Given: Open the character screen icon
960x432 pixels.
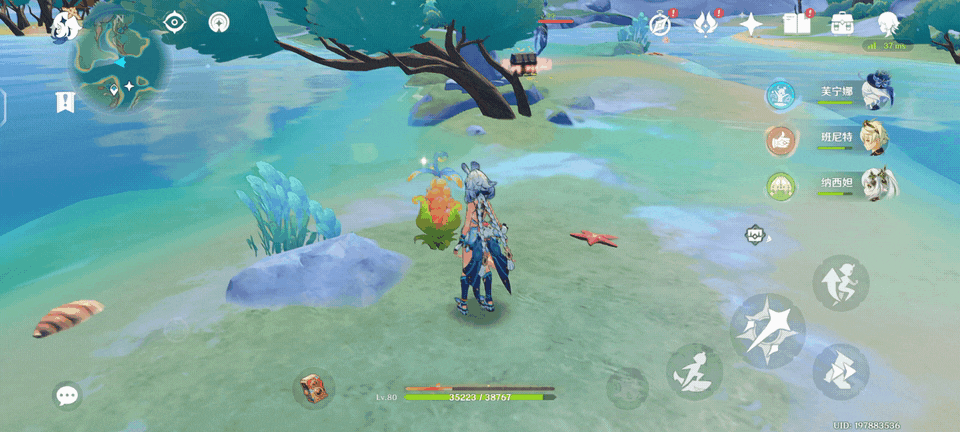Looking at the screenshot, I should pos(888,24).
